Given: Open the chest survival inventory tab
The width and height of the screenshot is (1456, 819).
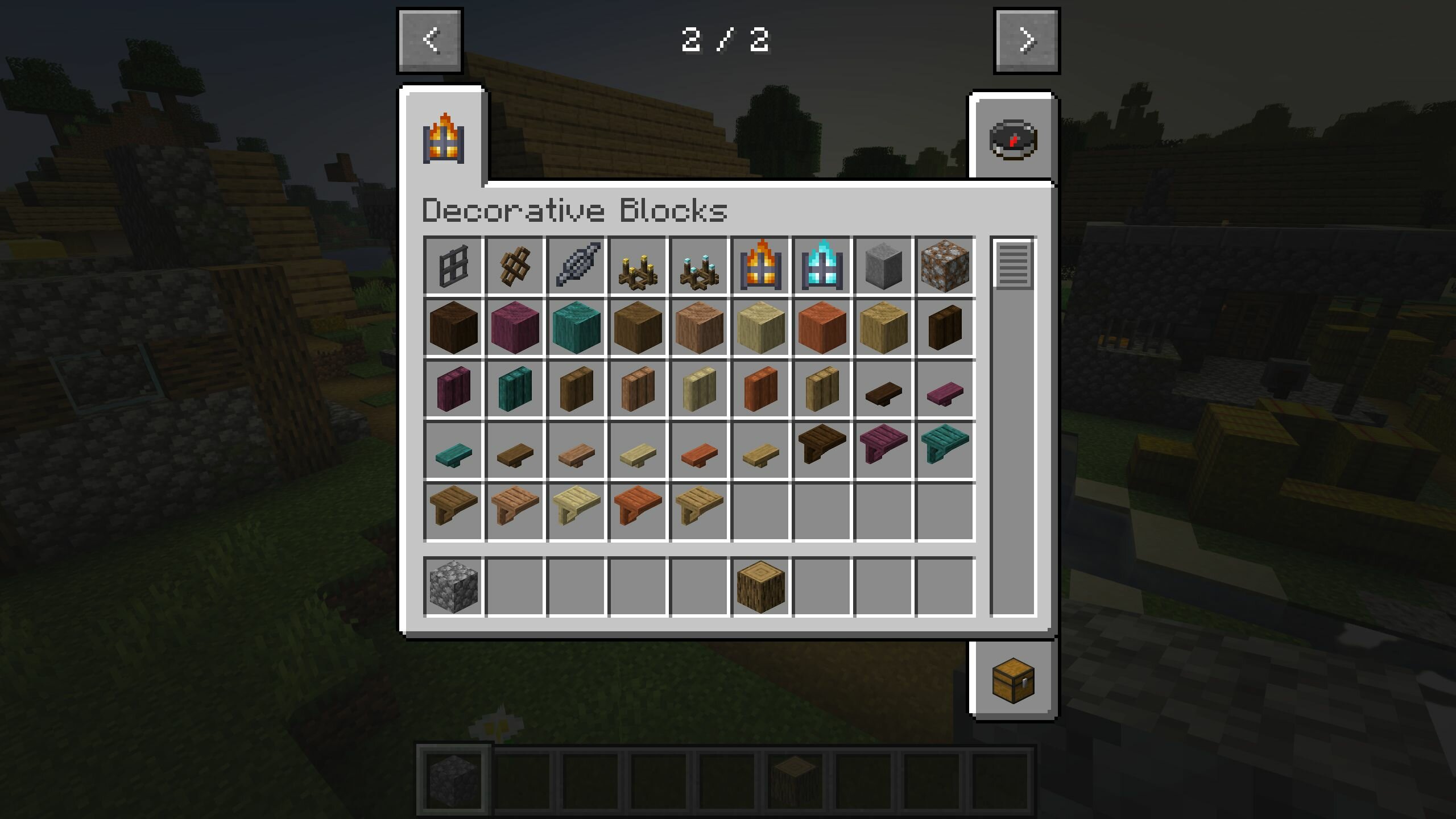Looking at the screenshot, I should (x=1013, y=680).
